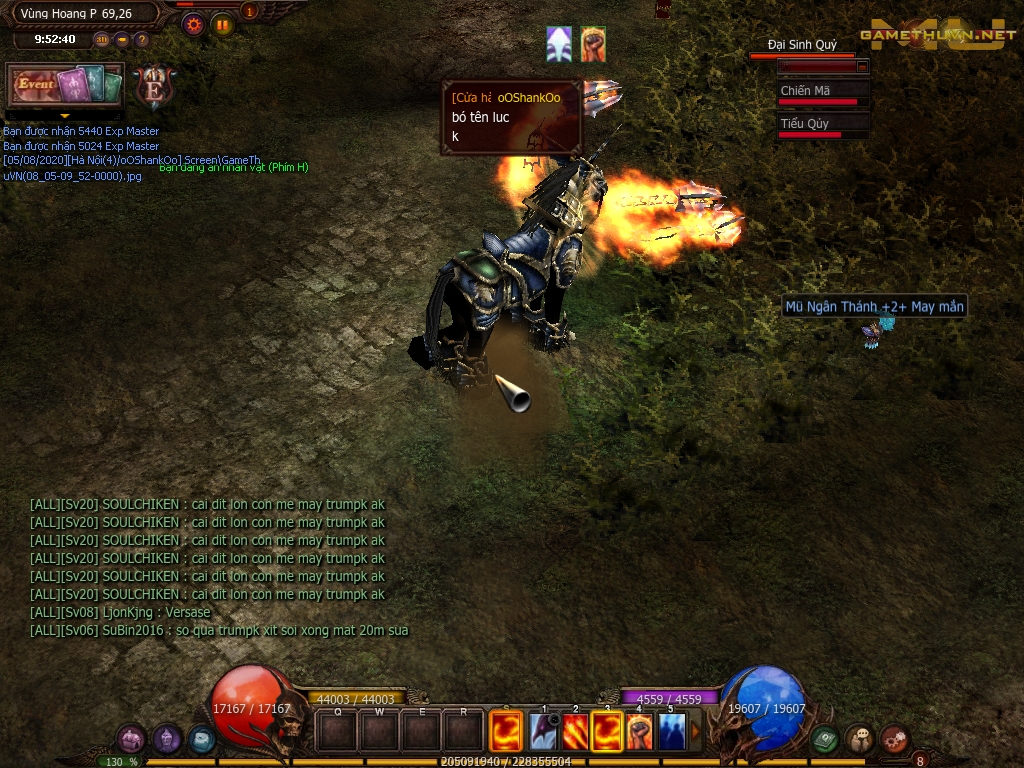Expand the skill bar arrow
This screenshot has height=768, width=1024.
point(696,731)
